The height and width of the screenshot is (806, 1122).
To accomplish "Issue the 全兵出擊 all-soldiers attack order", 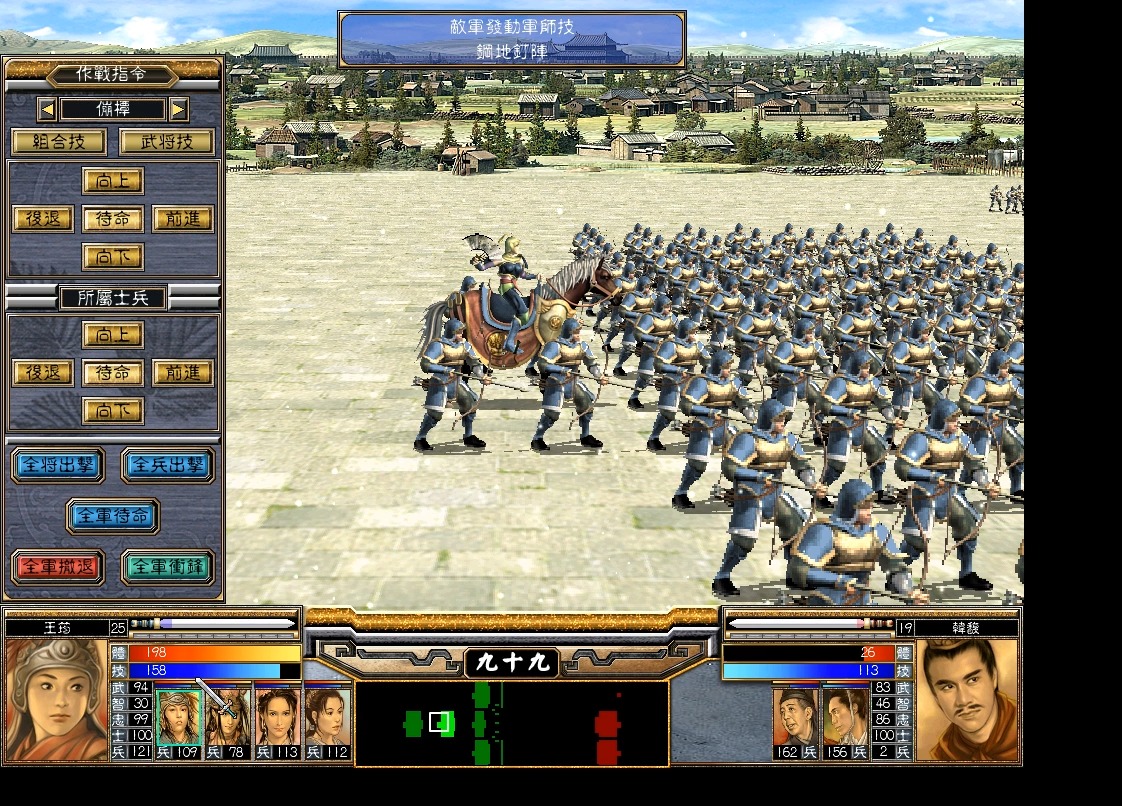I will [168, 465].
